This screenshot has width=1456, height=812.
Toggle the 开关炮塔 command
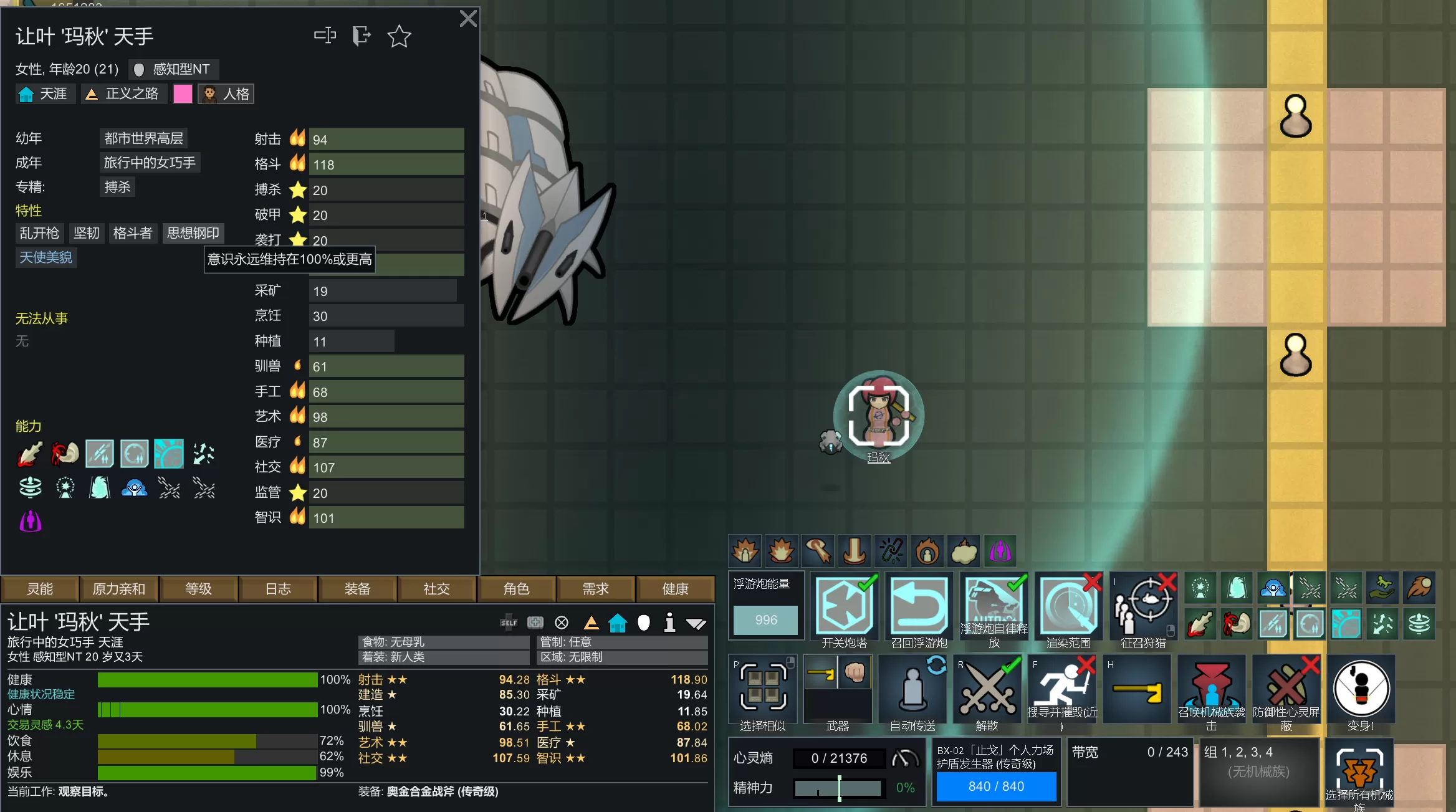844,606
